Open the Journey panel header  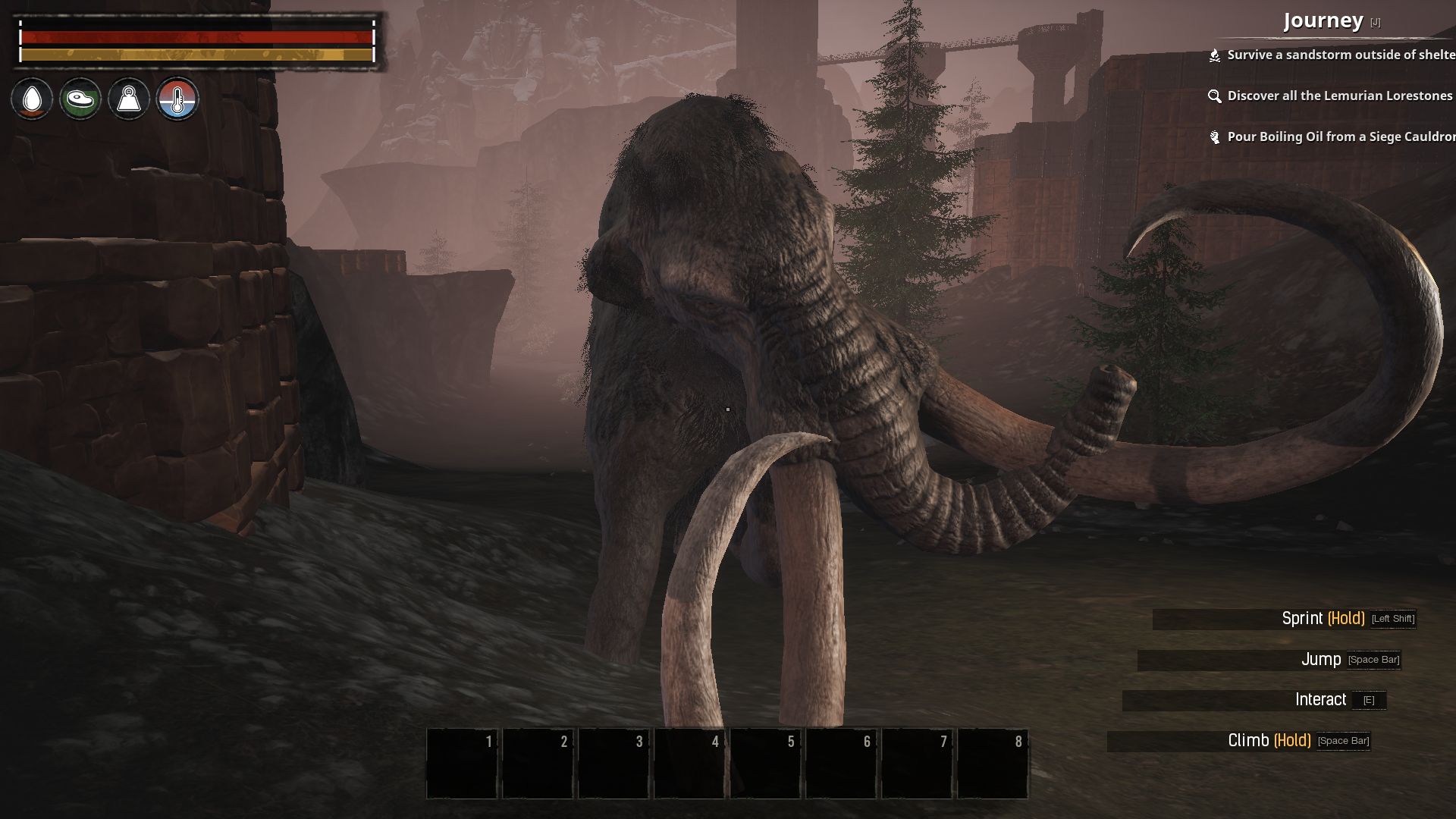(1323, 20)
